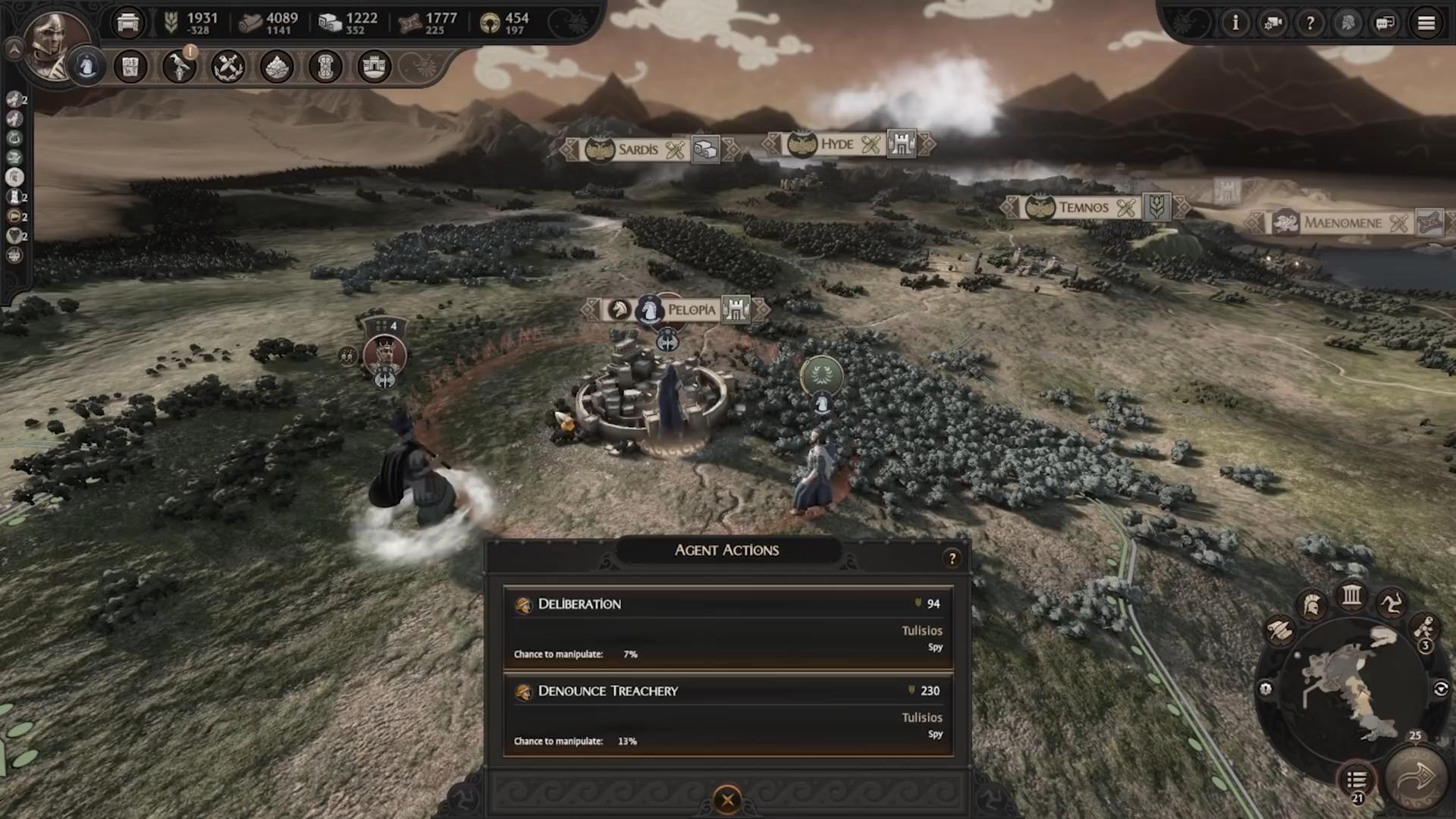Open the main menu hamburger button
1456x819 pixels.
[1426, 24]
